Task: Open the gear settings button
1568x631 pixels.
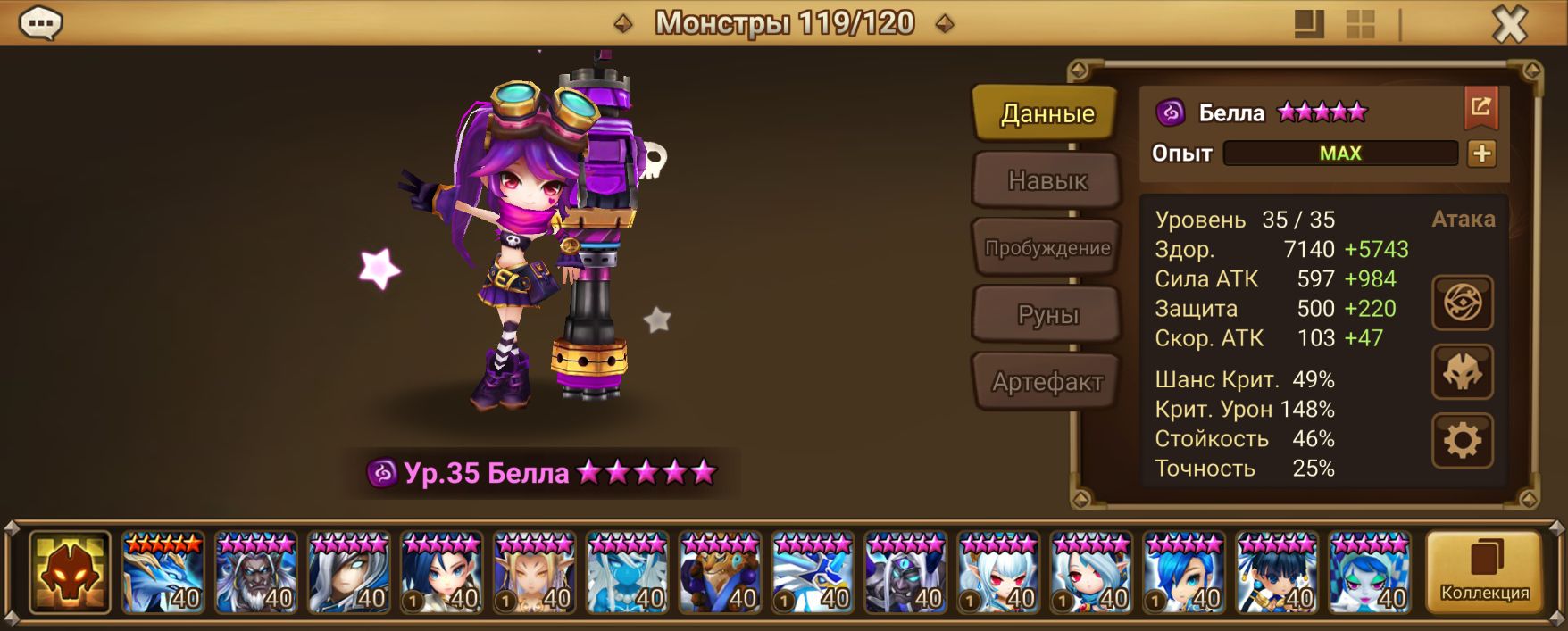Action: [x=1462, y=441]
